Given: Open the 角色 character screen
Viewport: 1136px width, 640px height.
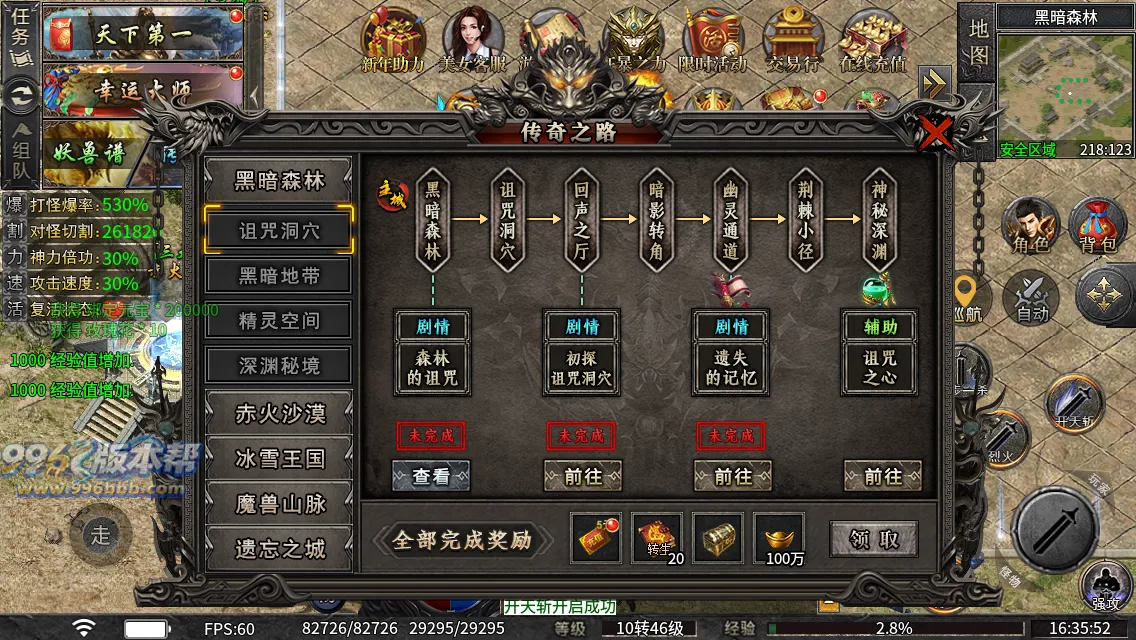Looking at the screenshot, I should 1032,225.
